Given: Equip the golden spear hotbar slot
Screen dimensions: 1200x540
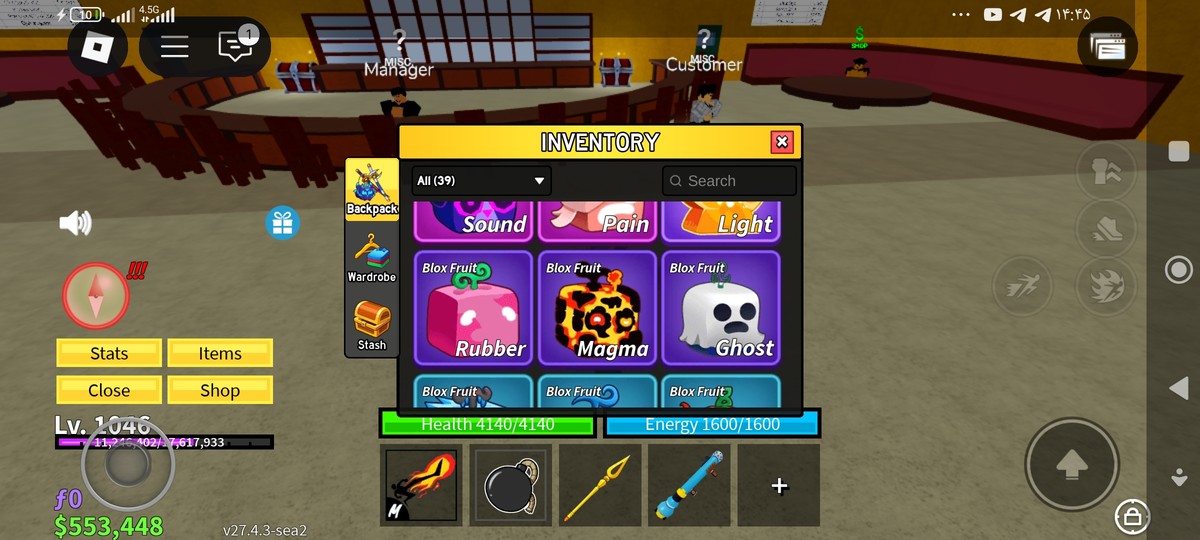Looking at the screenshot, I should [598, 485].
